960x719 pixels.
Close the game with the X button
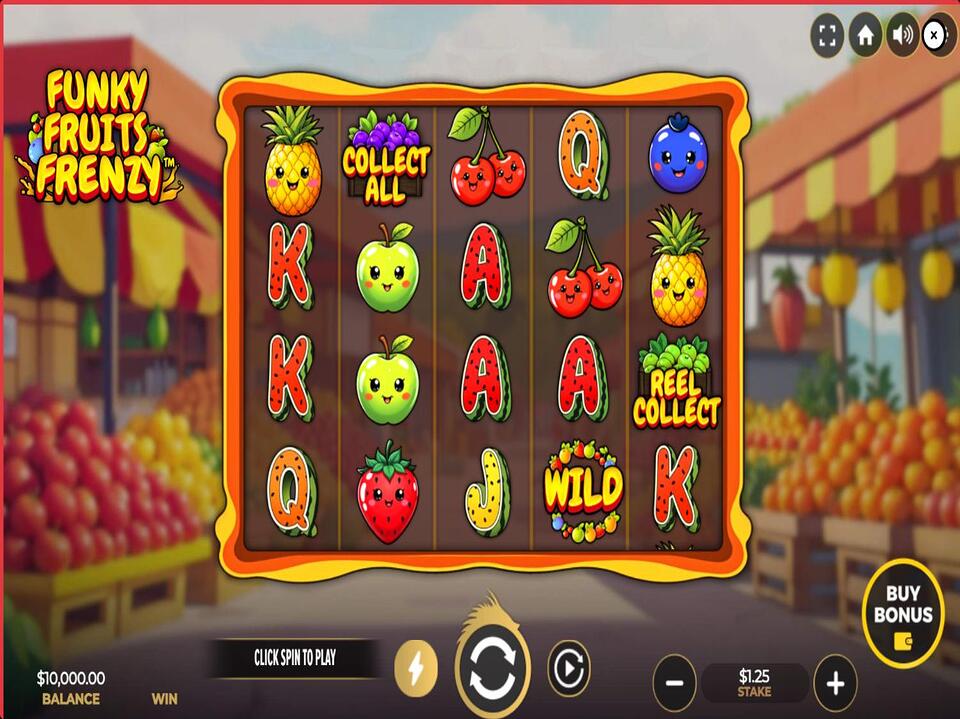[x=936, y=37]
